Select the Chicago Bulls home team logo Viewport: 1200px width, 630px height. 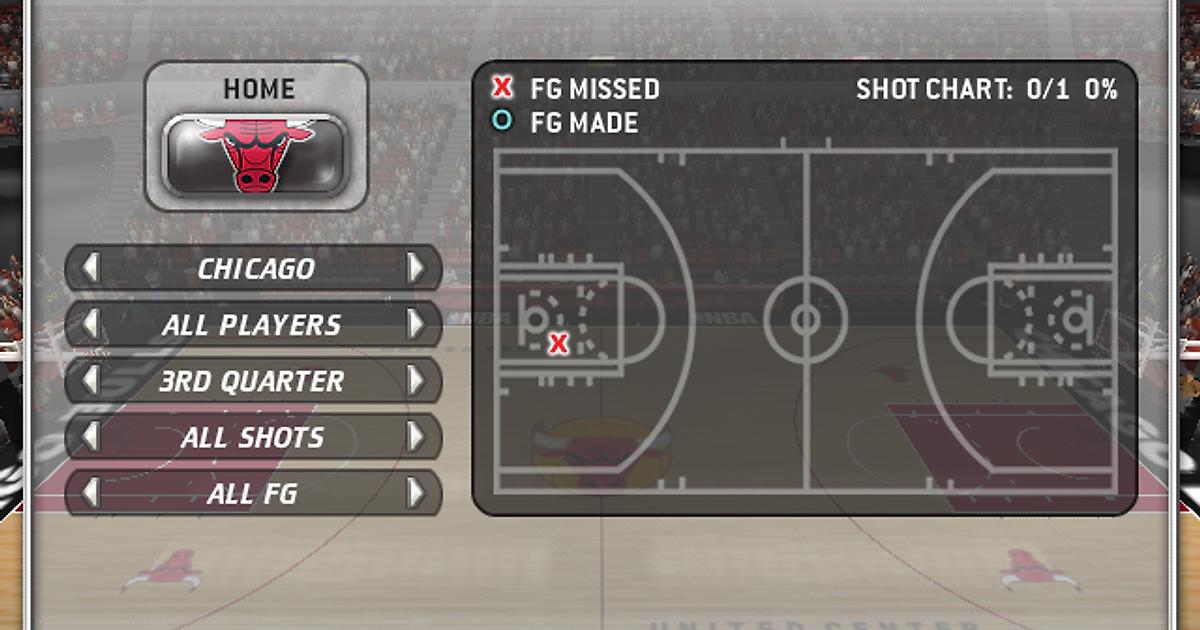point(255,153)
